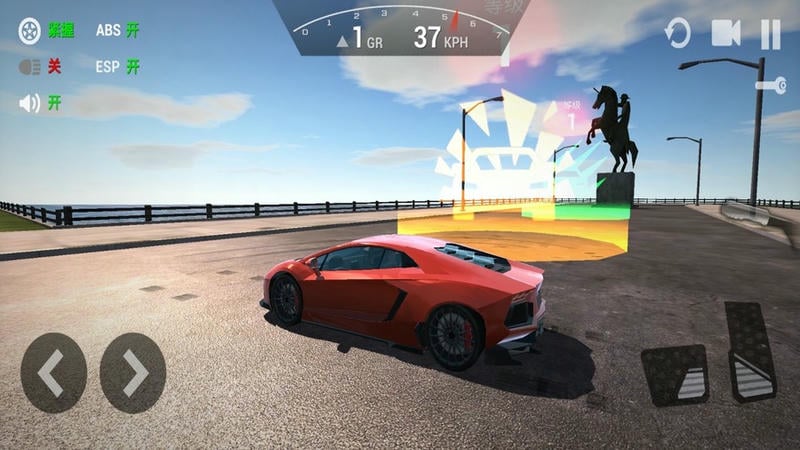Viewport: 800px width, 450px height.
Task: Toggle ESP off
Action: (118, 67)
